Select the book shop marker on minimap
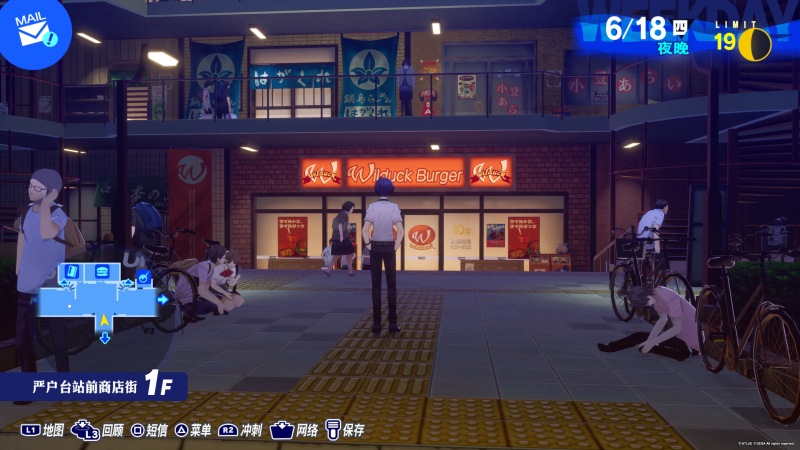The image size is (800, 450). click(x=72, y=271)
